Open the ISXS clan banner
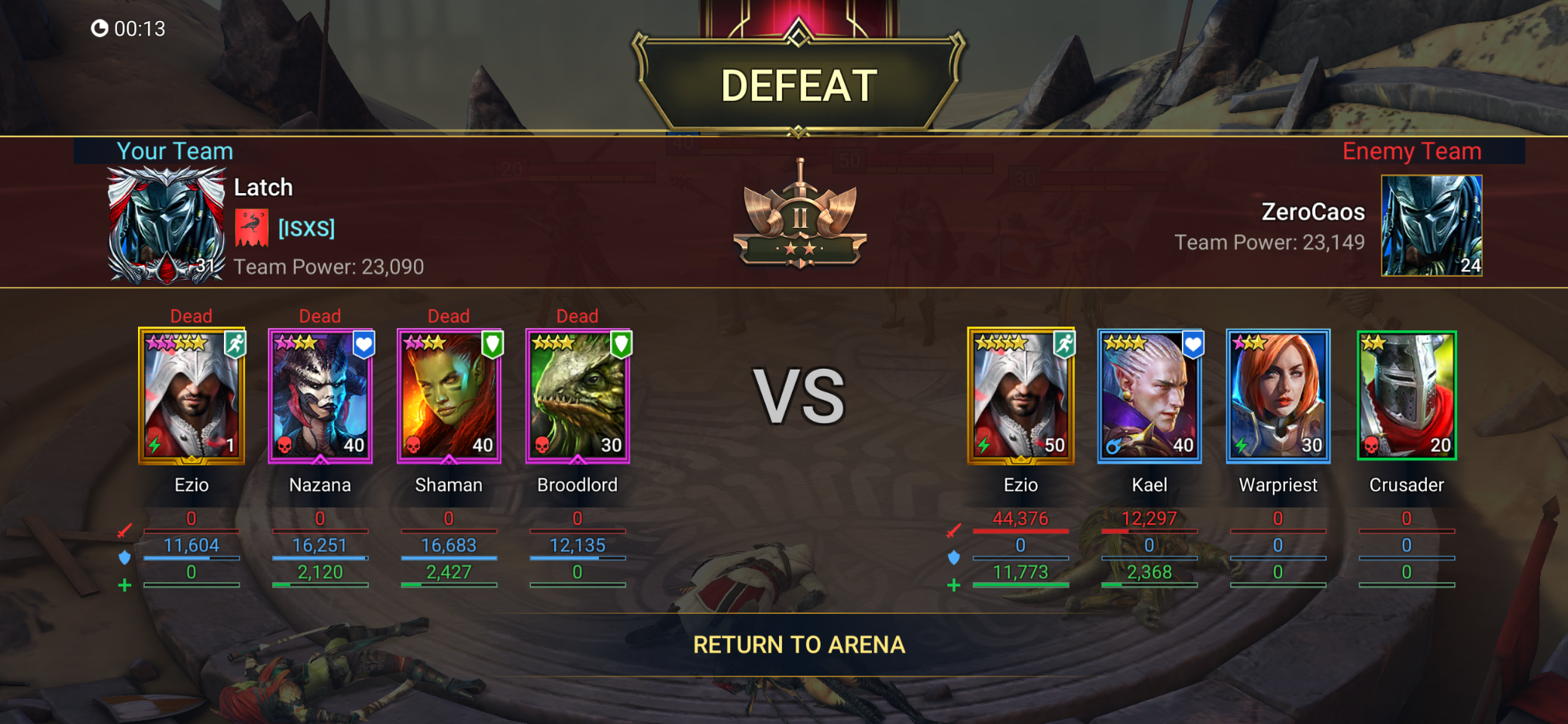This screenshot has height=724, width=1568. point(252,228)
